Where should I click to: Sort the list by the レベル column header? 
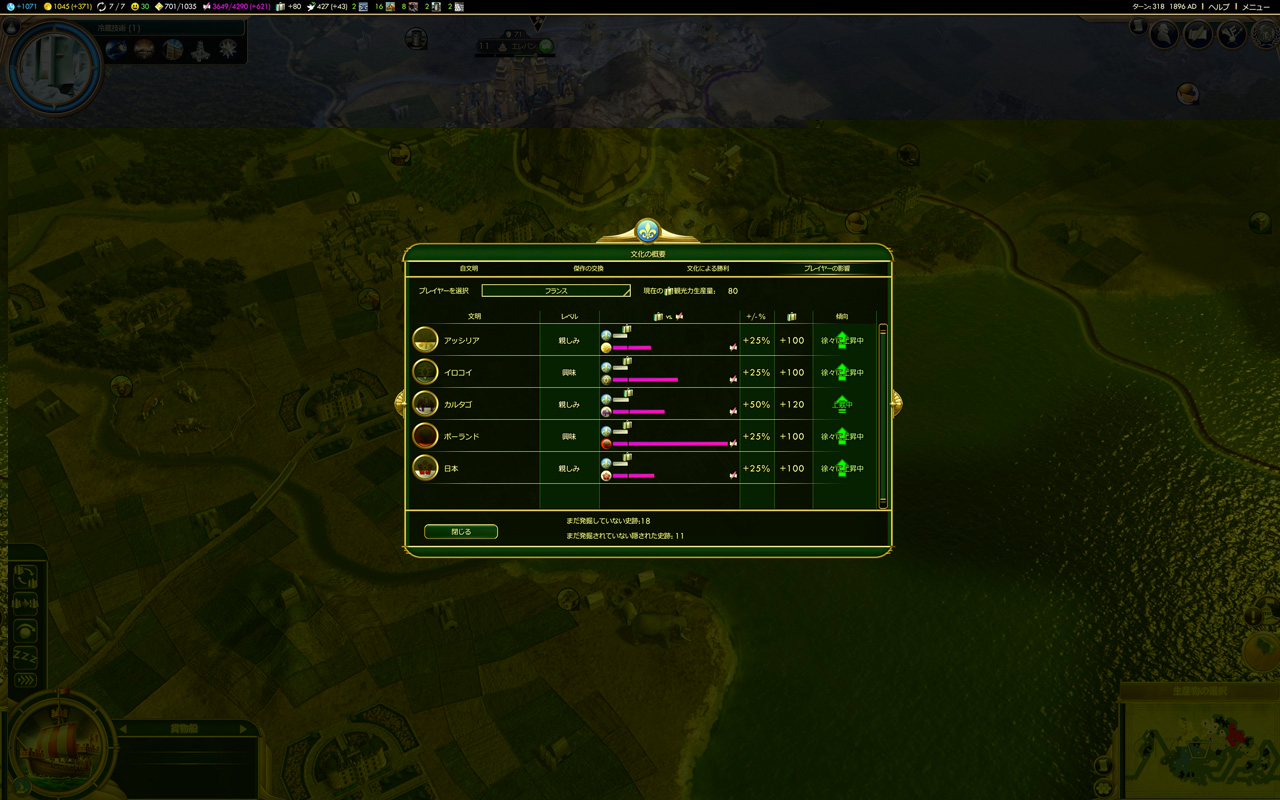tap(569, 316)
